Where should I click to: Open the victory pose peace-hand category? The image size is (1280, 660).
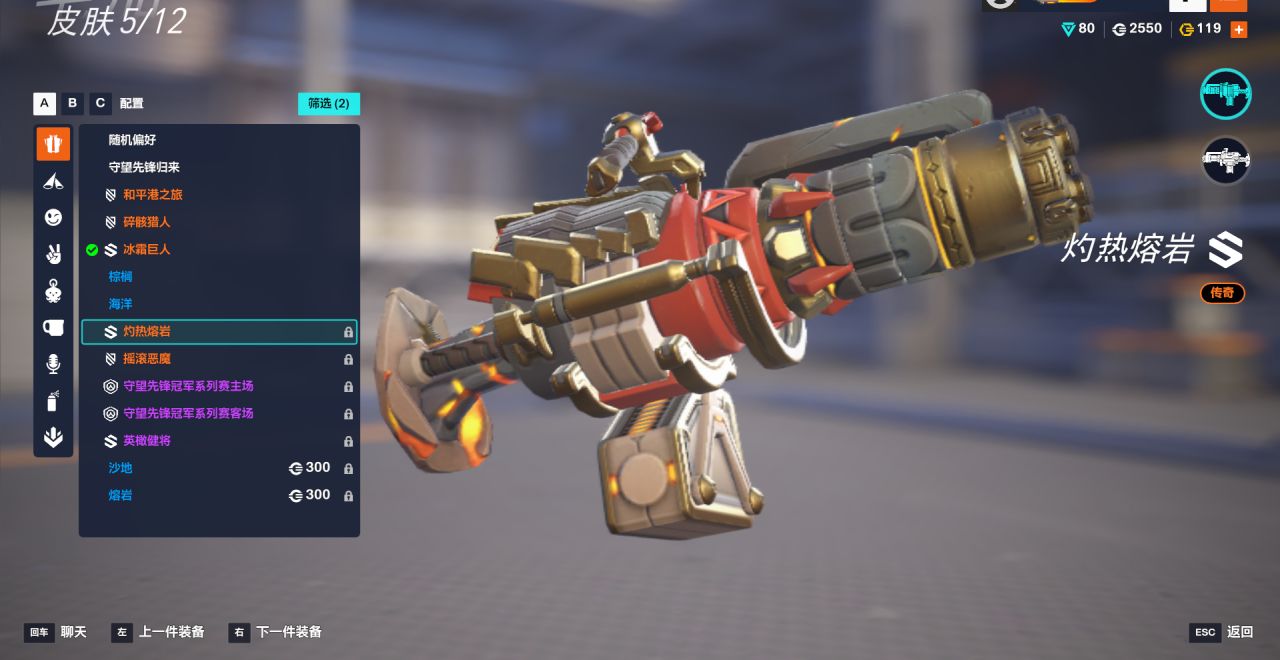tap(53, 254)
